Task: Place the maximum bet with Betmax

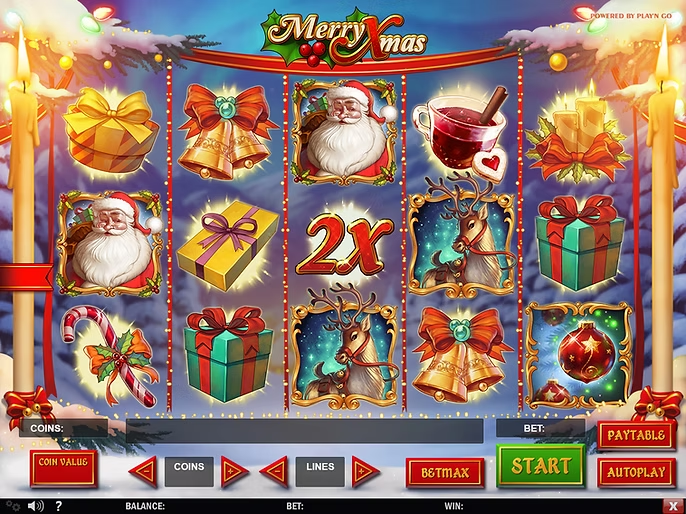Action: click(445, 472)
